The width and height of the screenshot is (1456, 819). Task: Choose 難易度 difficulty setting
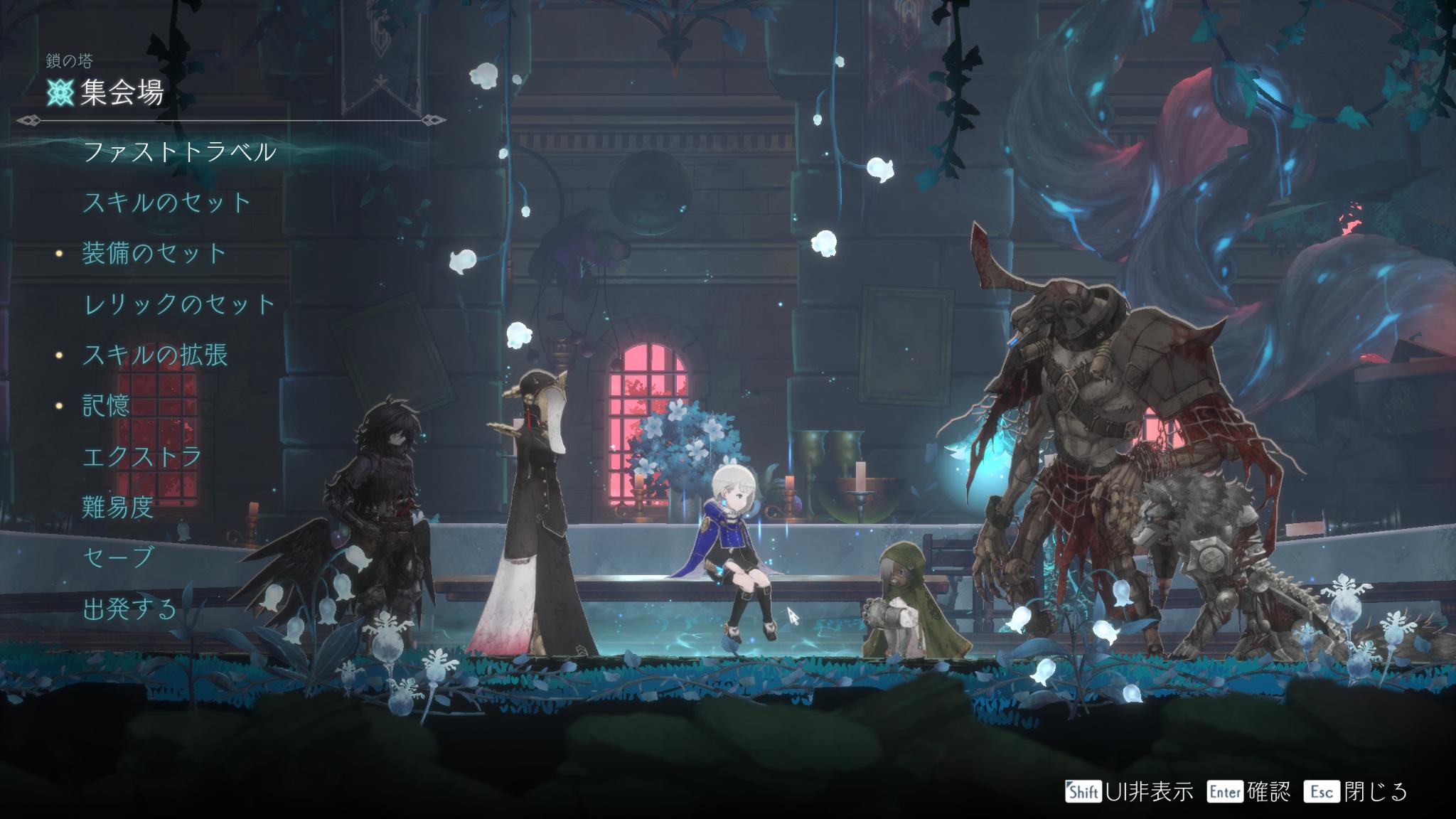coord(118,508)
